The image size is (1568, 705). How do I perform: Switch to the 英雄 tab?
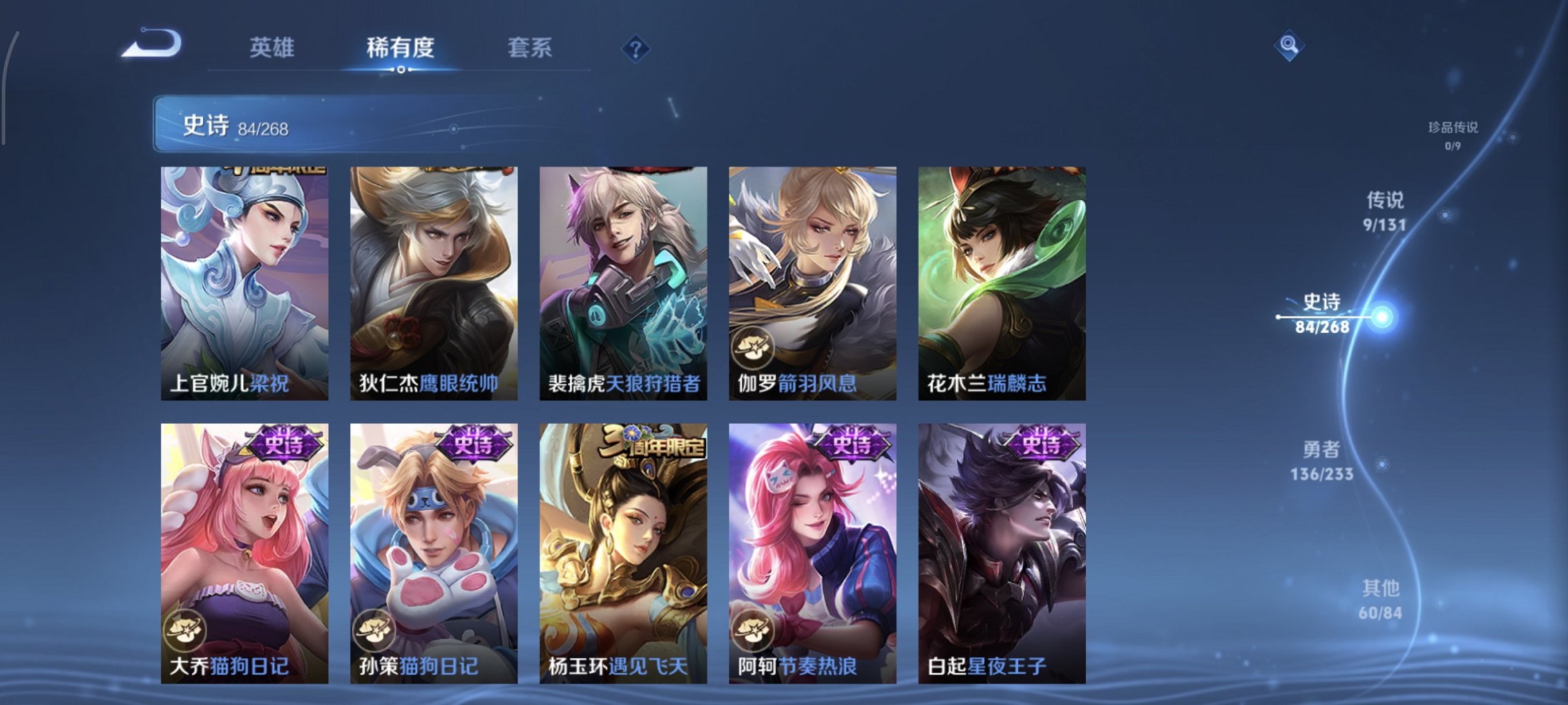pos(274,47)
